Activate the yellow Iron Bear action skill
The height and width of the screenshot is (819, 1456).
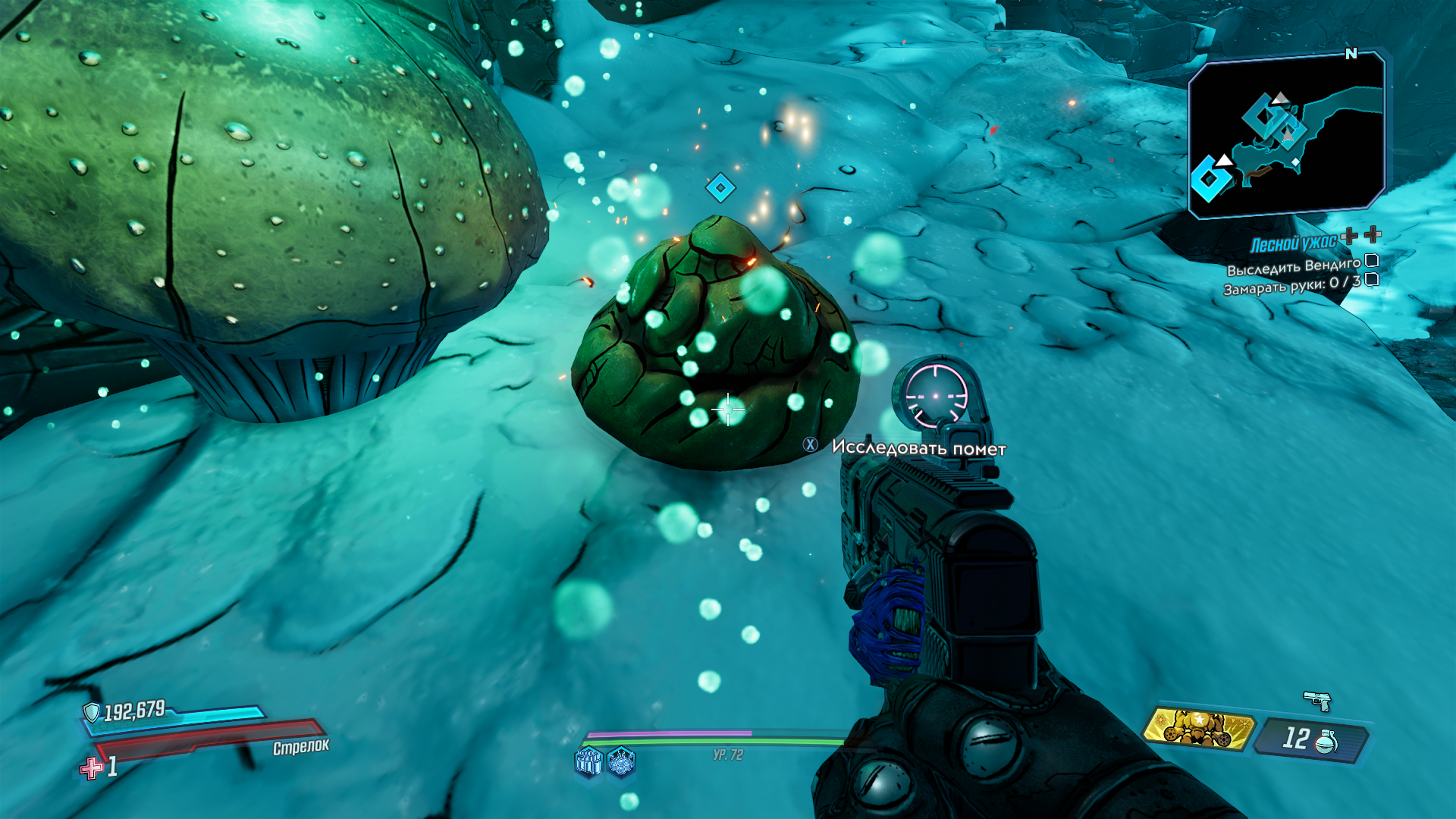(x=1197, y=729)
